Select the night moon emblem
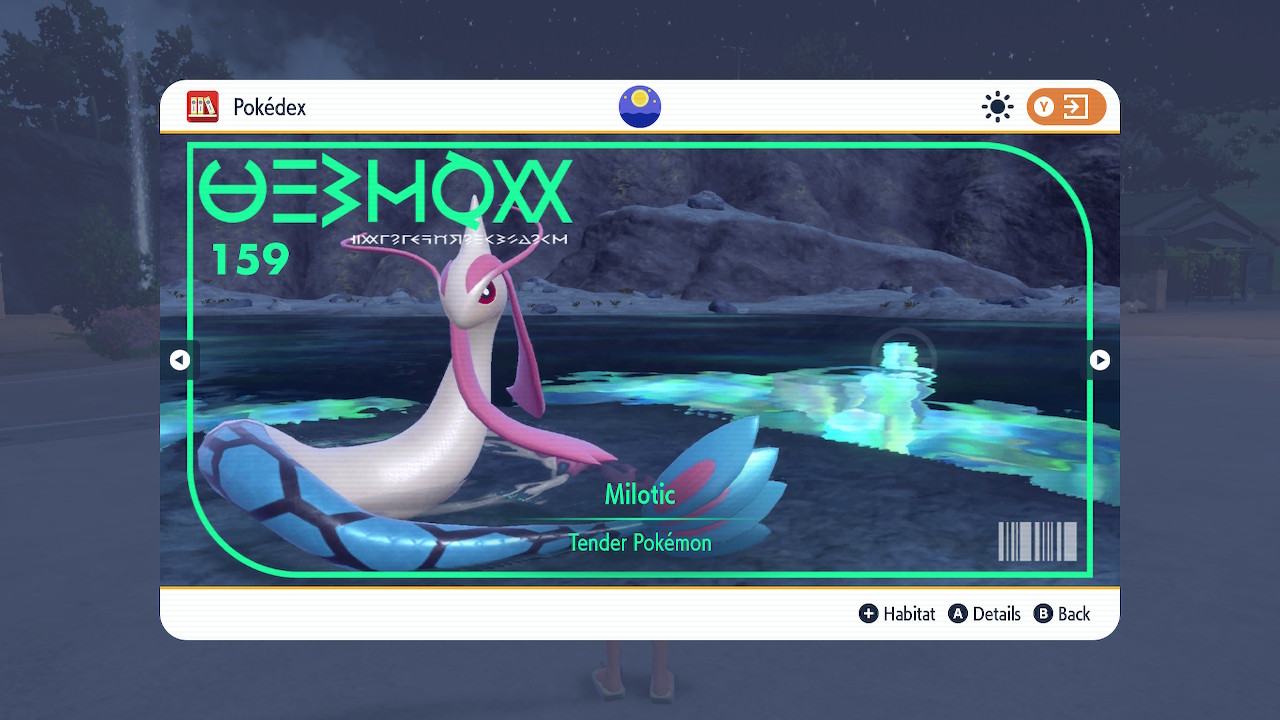1280x720 pixels. coord(640,107)
